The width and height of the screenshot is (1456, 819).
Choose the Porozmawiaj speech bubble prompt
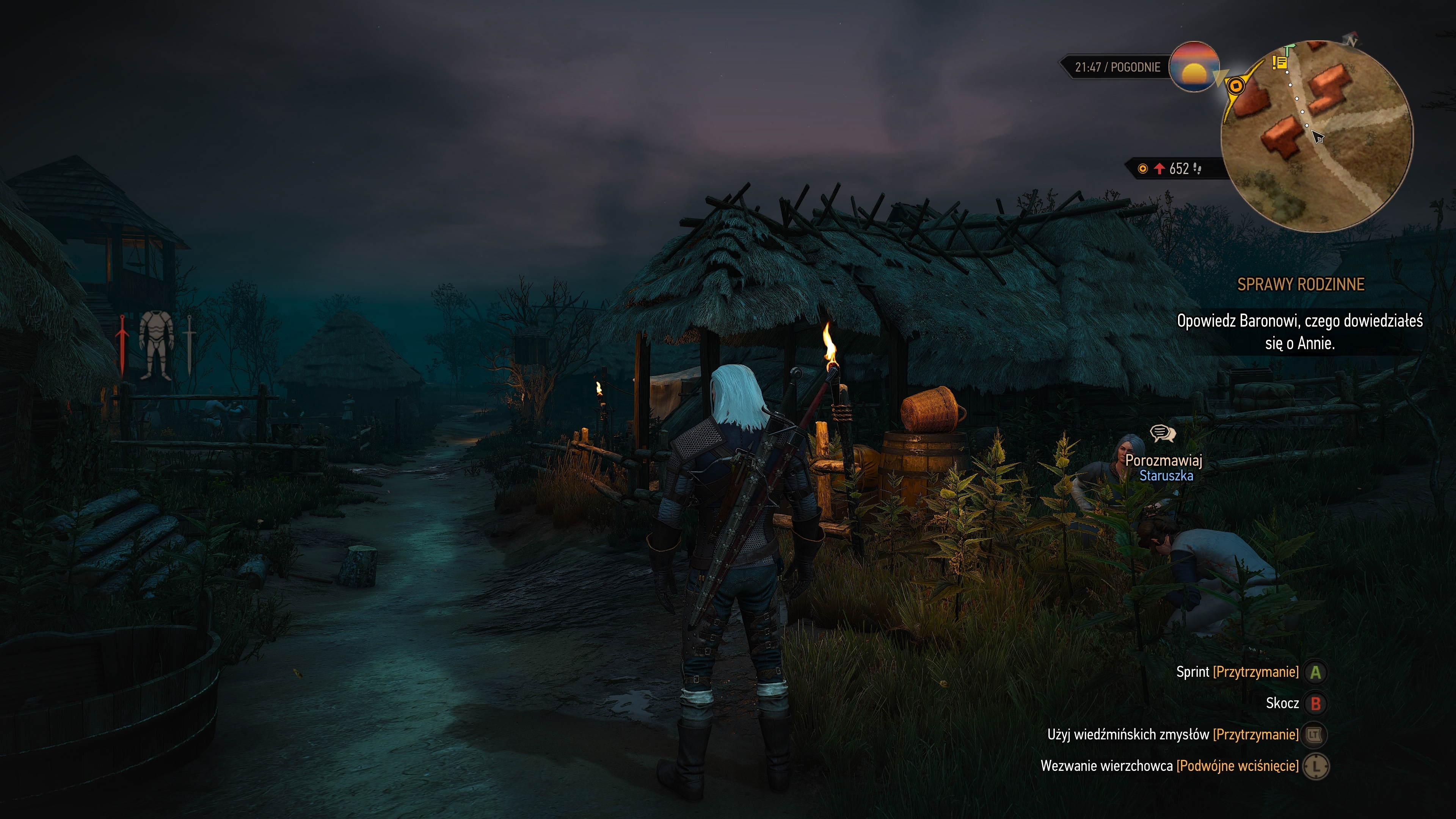pos(1162,433)
